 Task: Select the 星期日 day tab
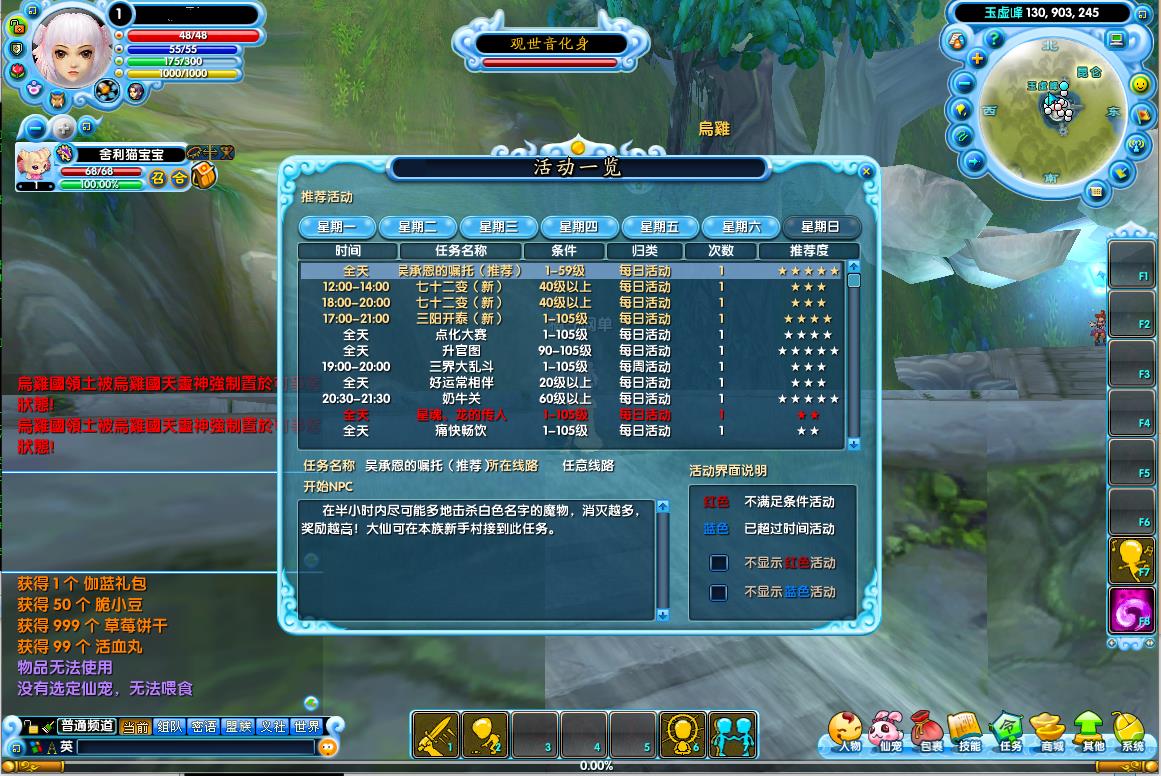point(819,227)
